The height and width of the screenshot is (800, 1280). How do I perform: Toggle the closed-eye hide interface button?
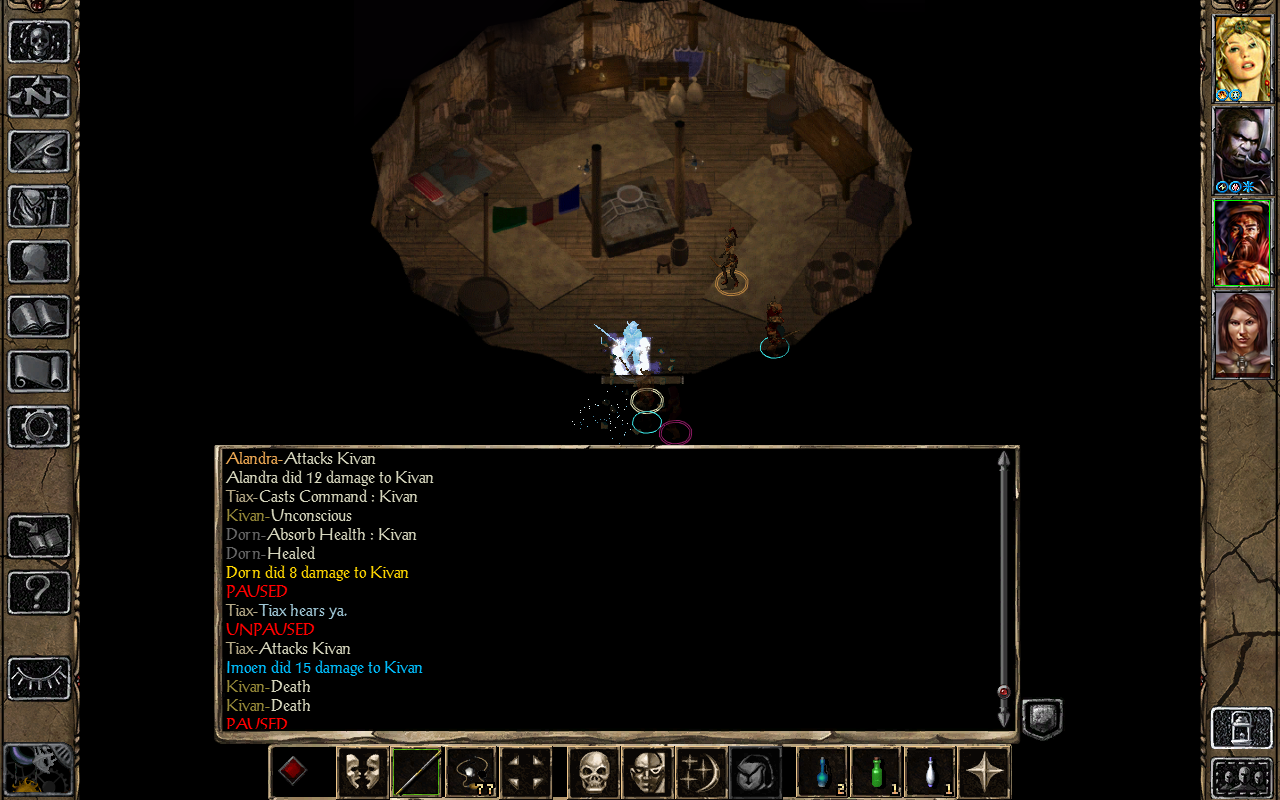point(40,678)
